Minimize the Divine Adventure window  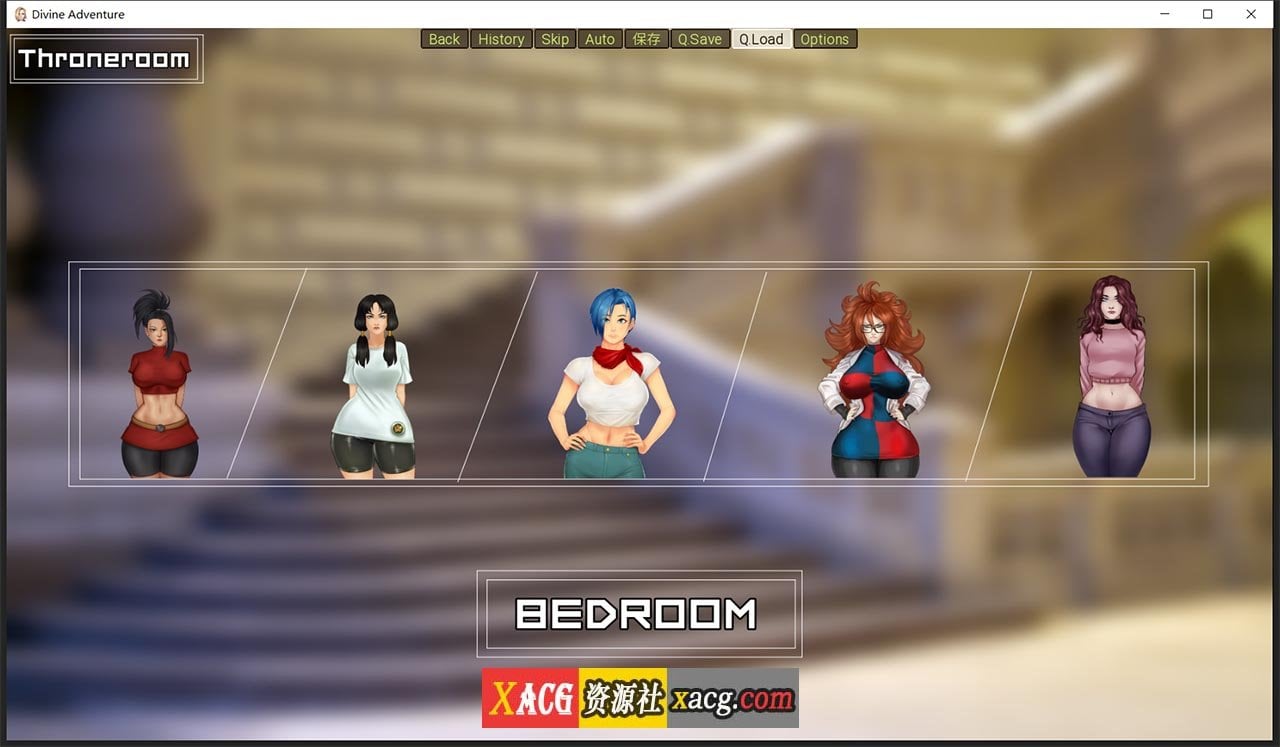(1163, 14)
